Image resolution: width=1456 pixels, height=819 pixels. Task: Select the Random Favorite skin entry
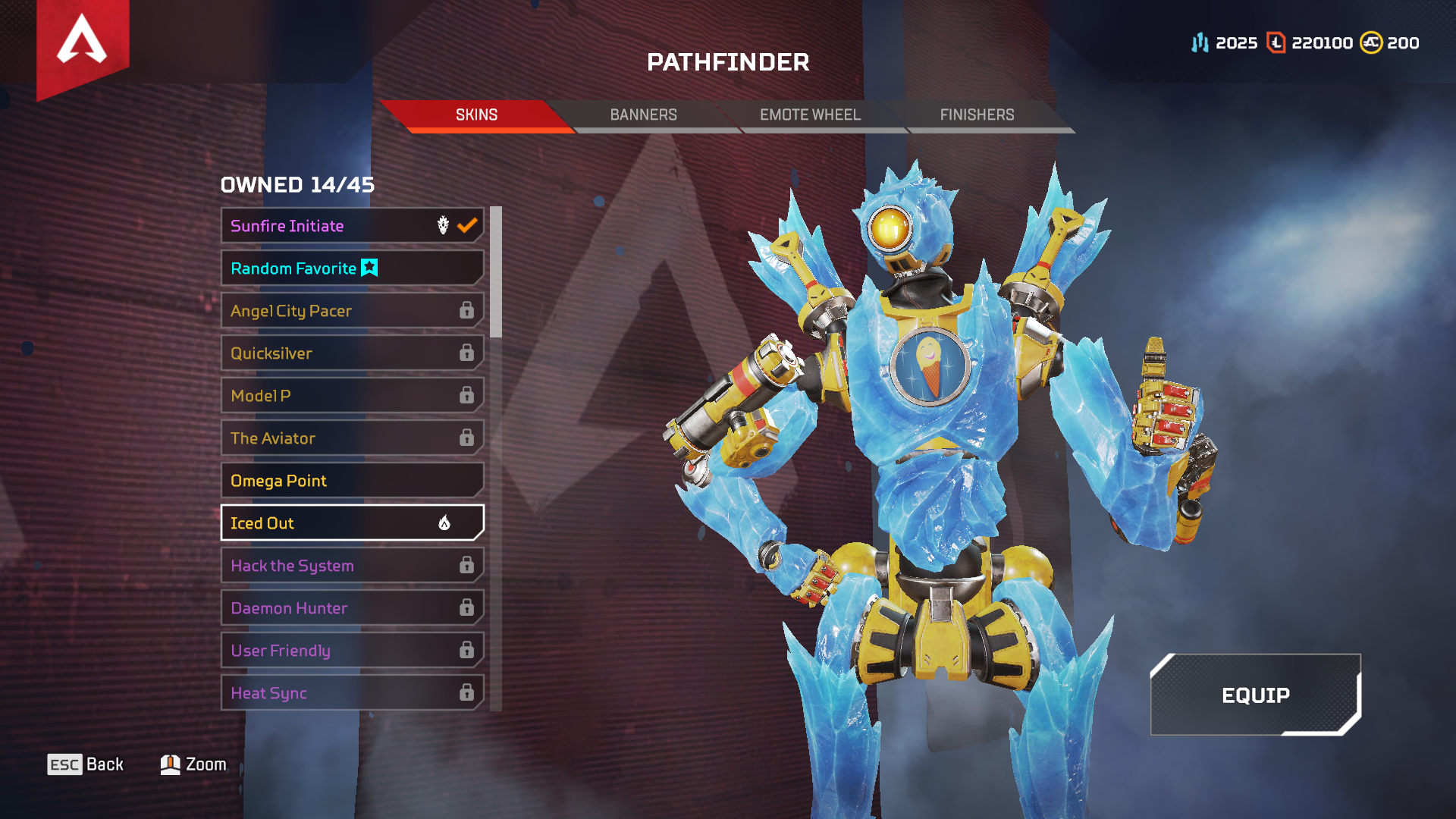tap(303, 268)
